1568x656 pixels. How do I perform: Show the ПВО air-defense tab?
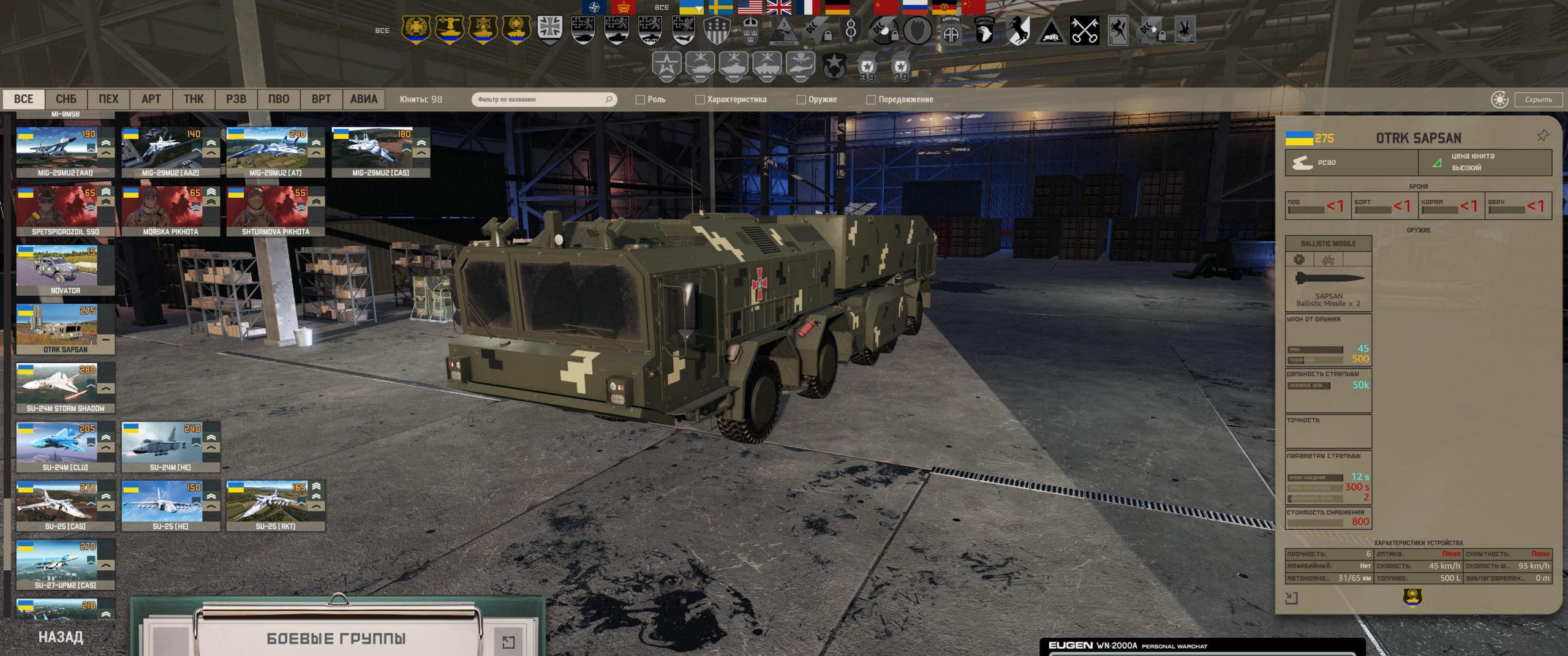point(279,99)
